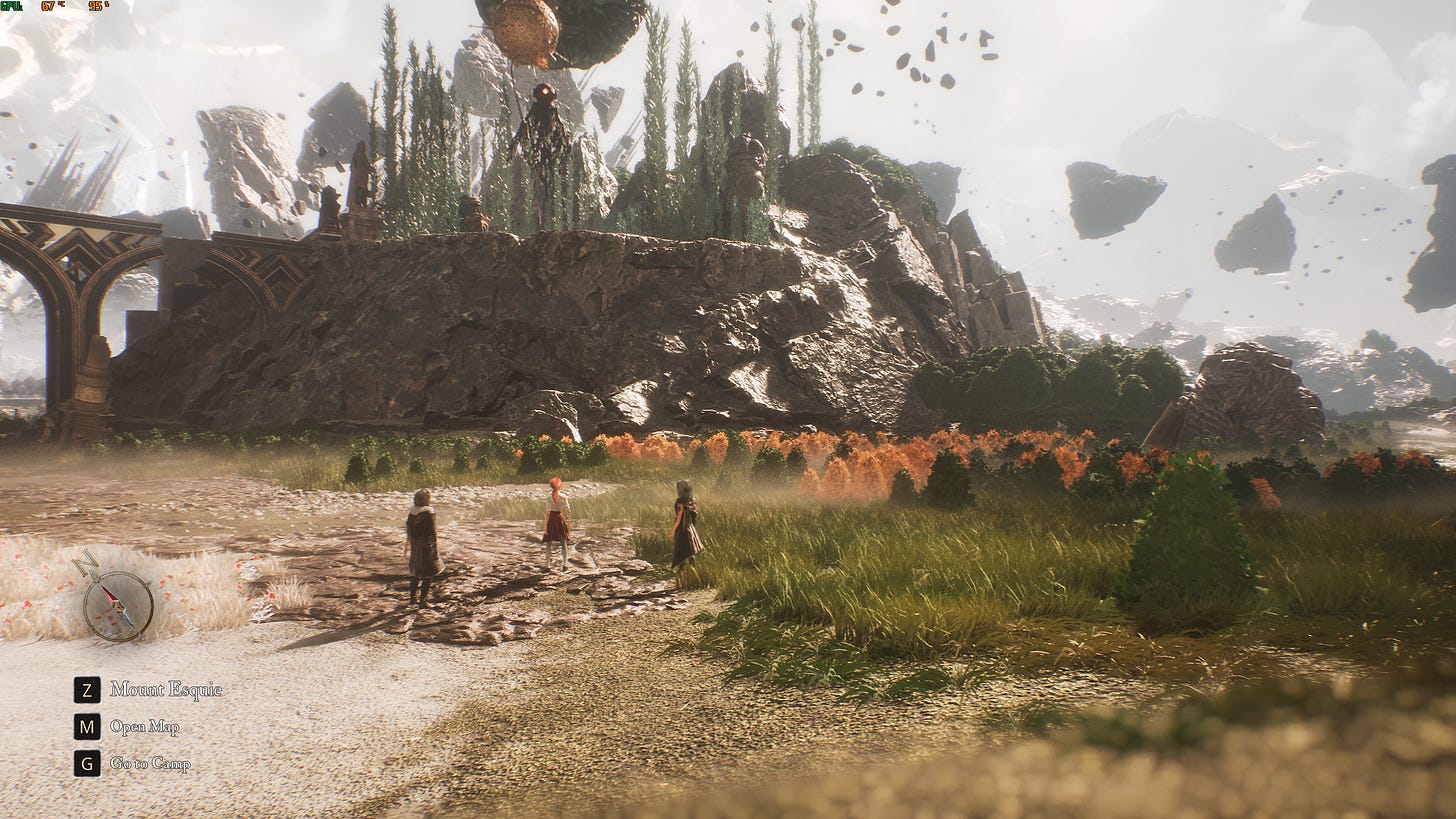Click the compass in the HUD

[x=118, y=605]
